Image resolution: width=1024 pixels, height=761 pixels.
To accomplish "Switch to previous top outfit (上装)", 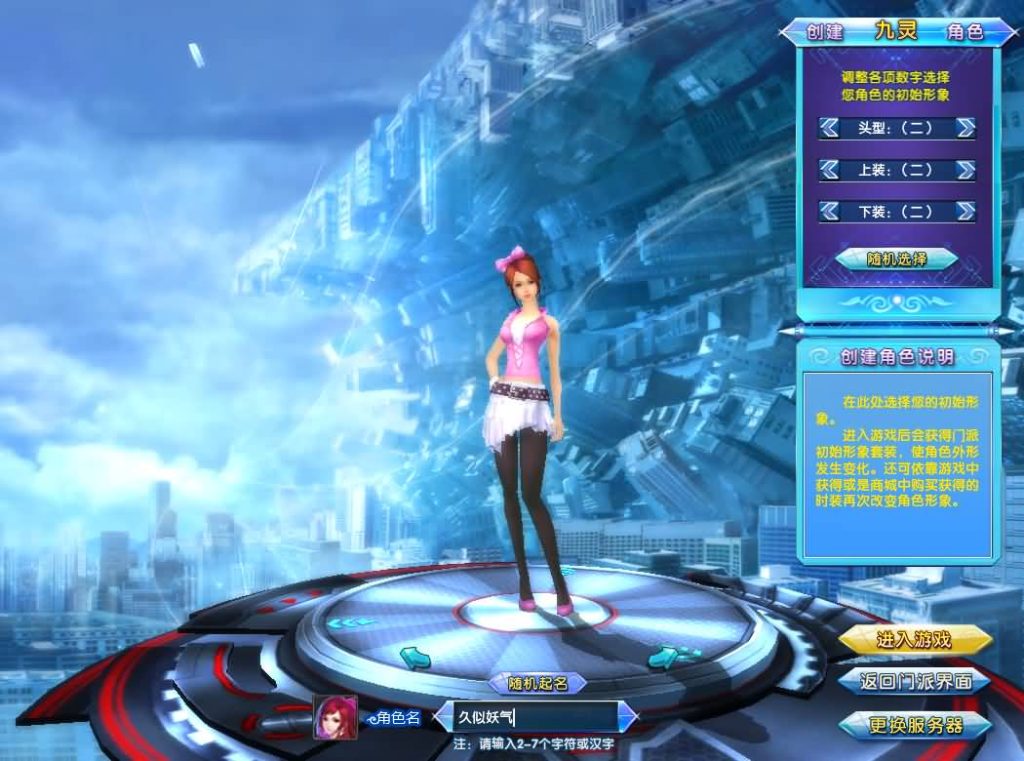I will click(x=829, y=170).
